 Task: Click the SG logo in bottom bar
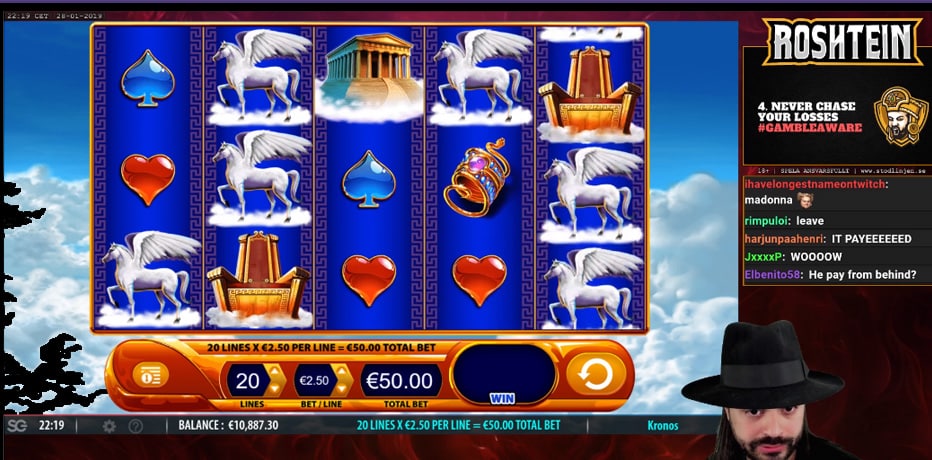[x=17, y=426]
